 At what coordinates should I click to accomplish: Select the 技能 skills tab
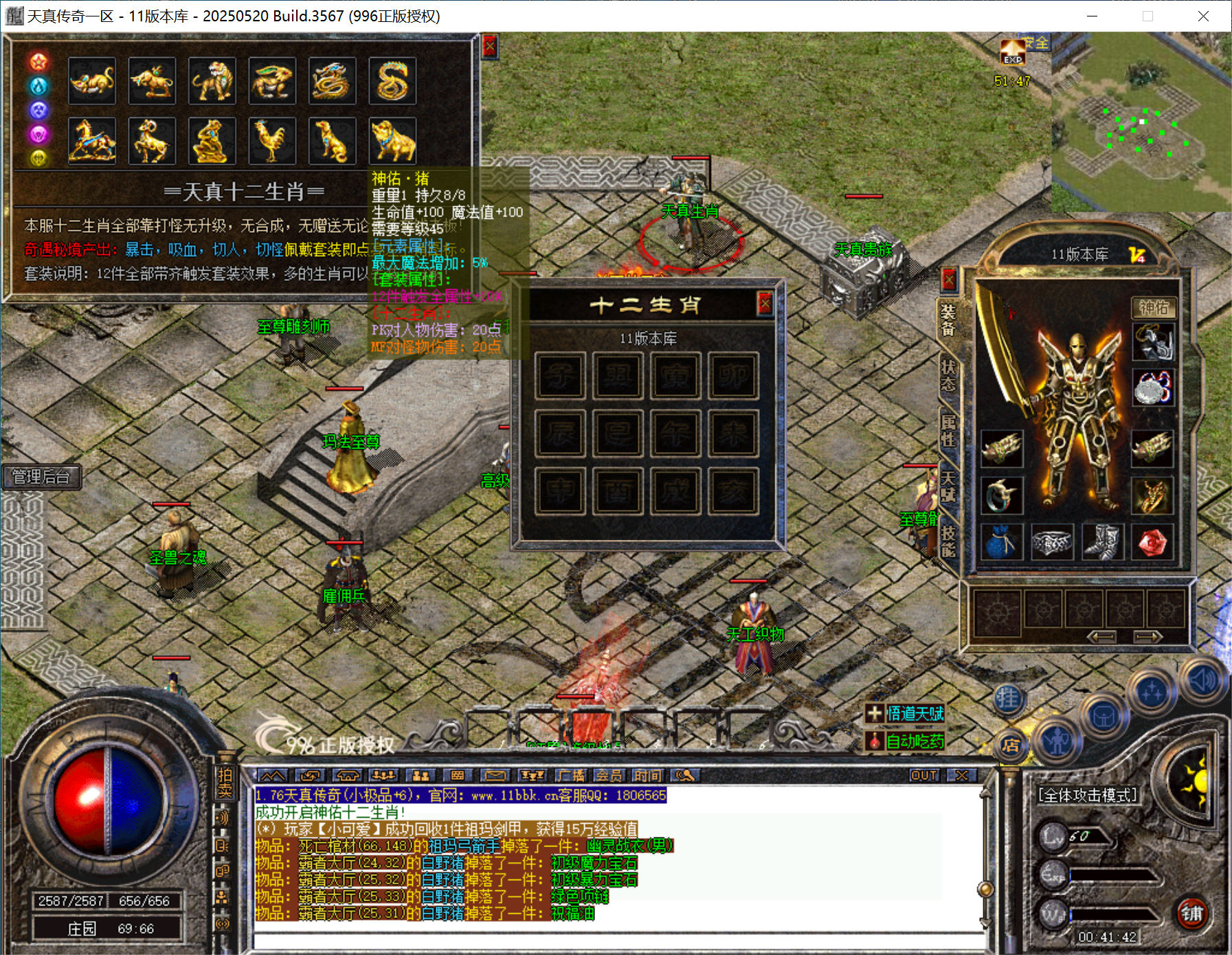pyautogui.click(x=948, y=542)
